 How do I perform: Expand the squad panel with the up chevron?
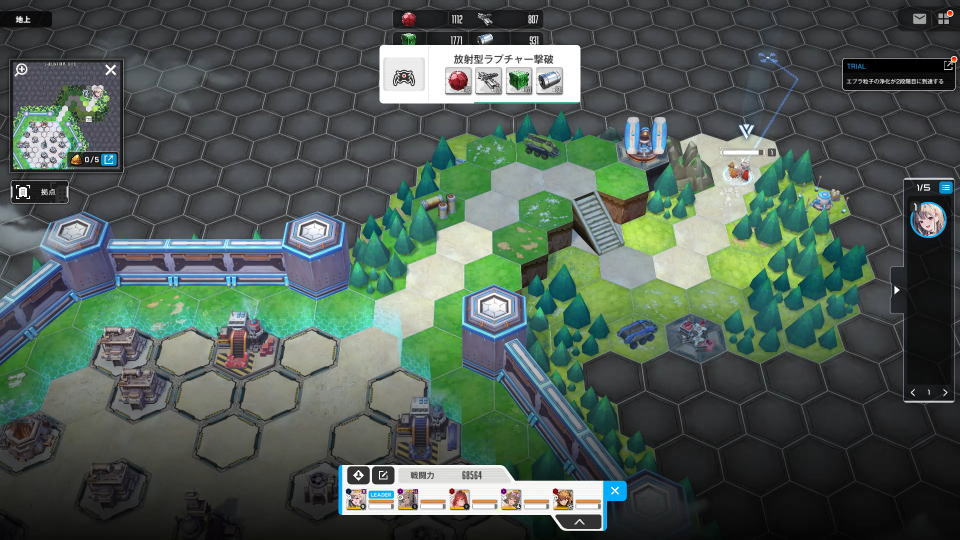click(579, 521)
